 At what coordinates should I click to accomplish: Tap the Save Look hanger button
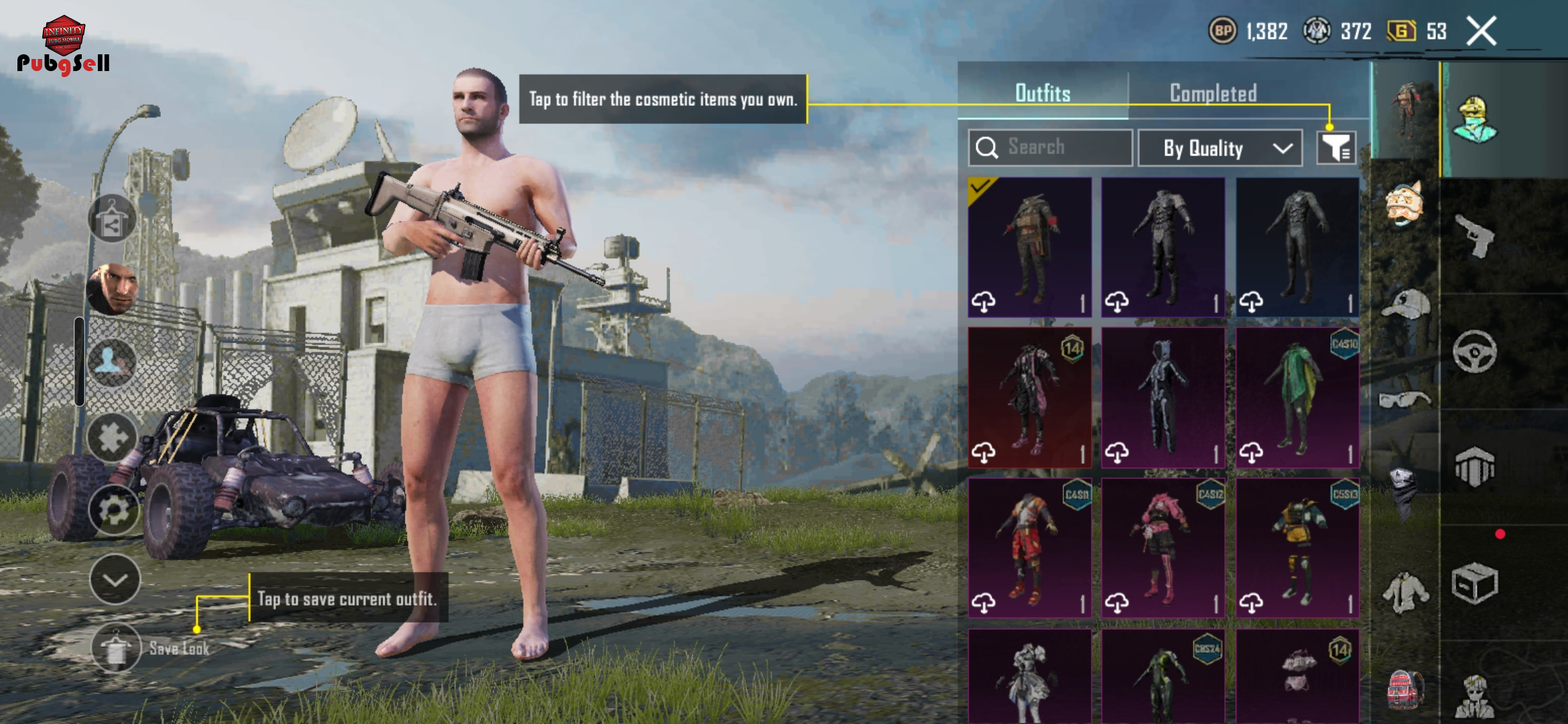116,648
